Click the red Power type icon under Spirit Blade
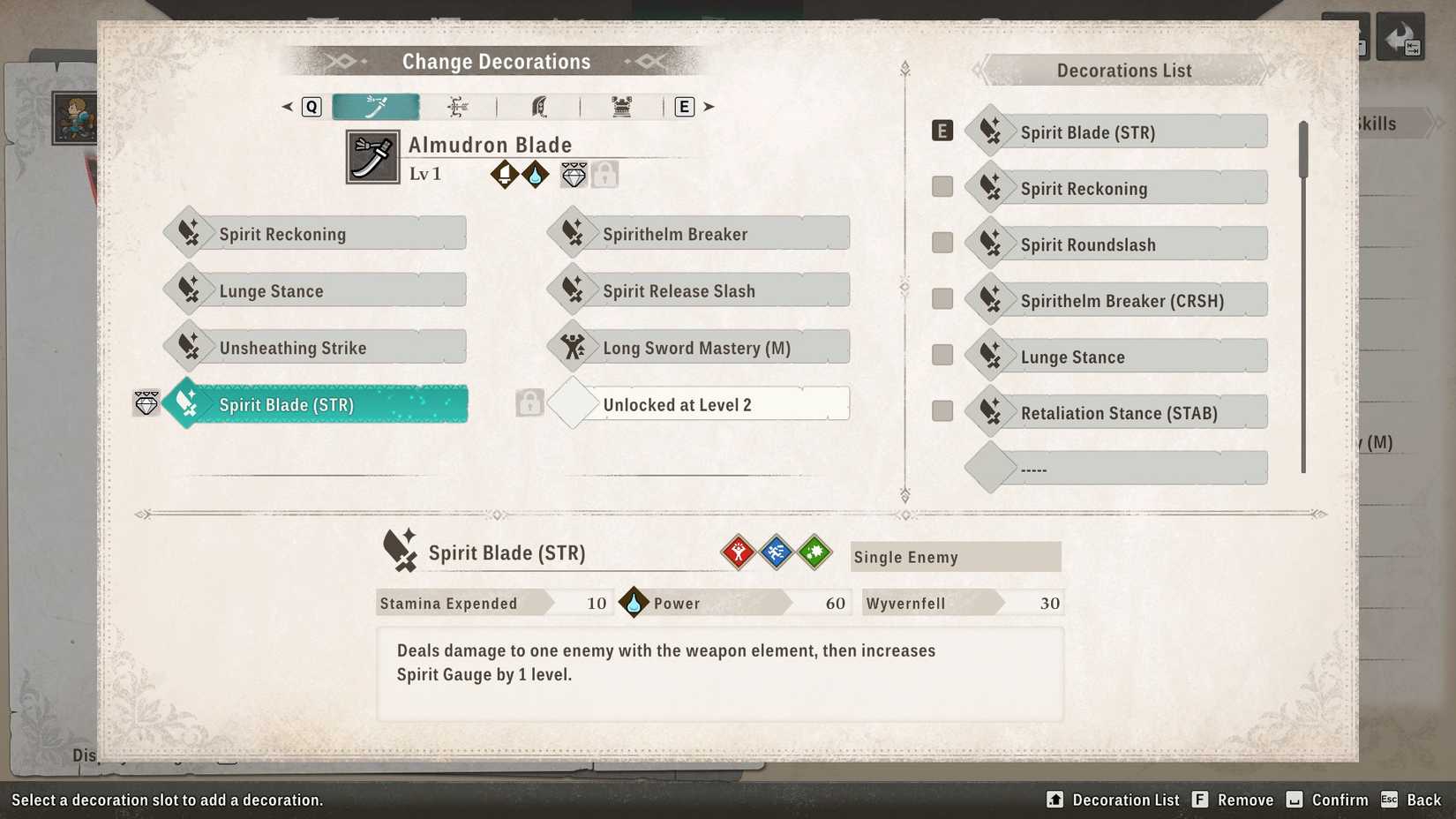Viewport: 1456px width, 819px height. [x=739, y=552]
